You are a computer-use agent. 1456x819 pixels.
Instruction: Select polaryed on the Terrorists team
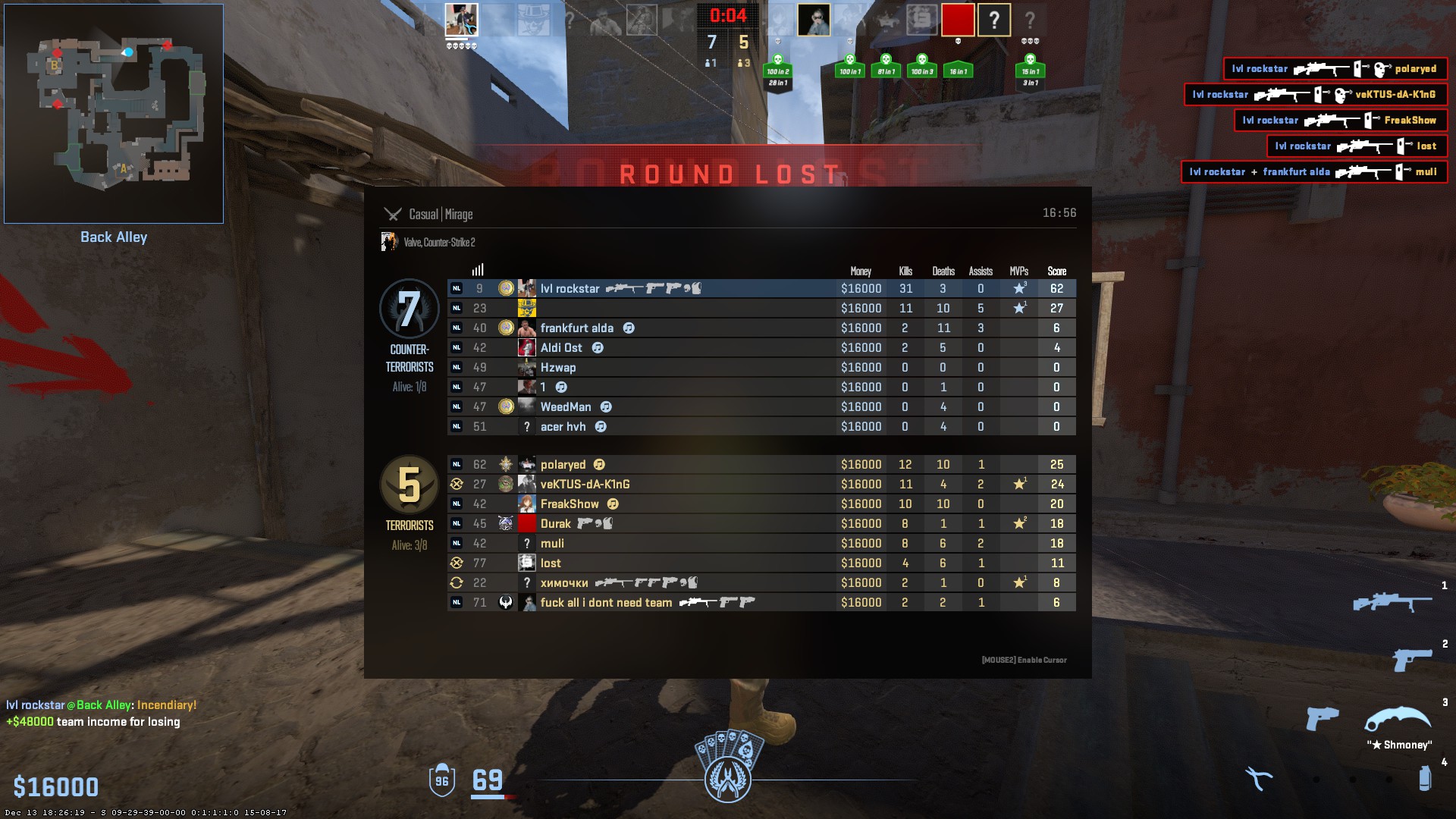[563, 465]
